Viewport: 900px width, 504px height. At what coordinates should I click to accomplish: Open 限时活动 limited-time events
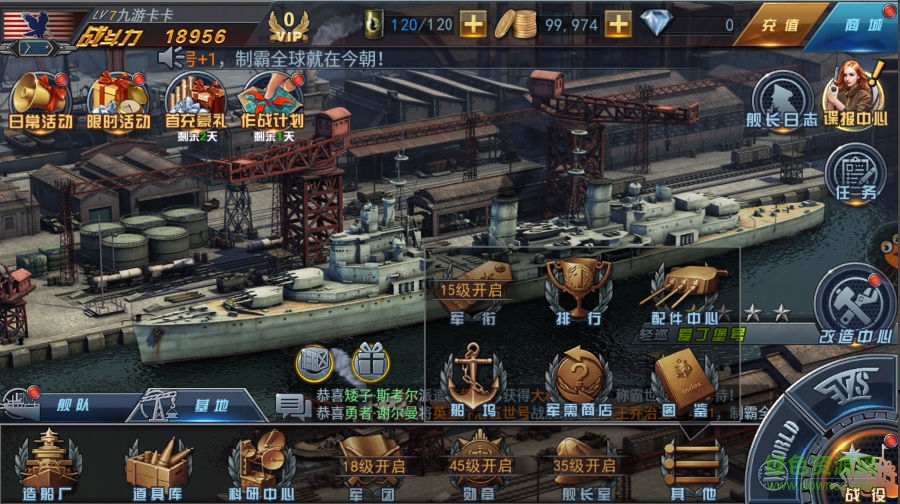[119, 100]
